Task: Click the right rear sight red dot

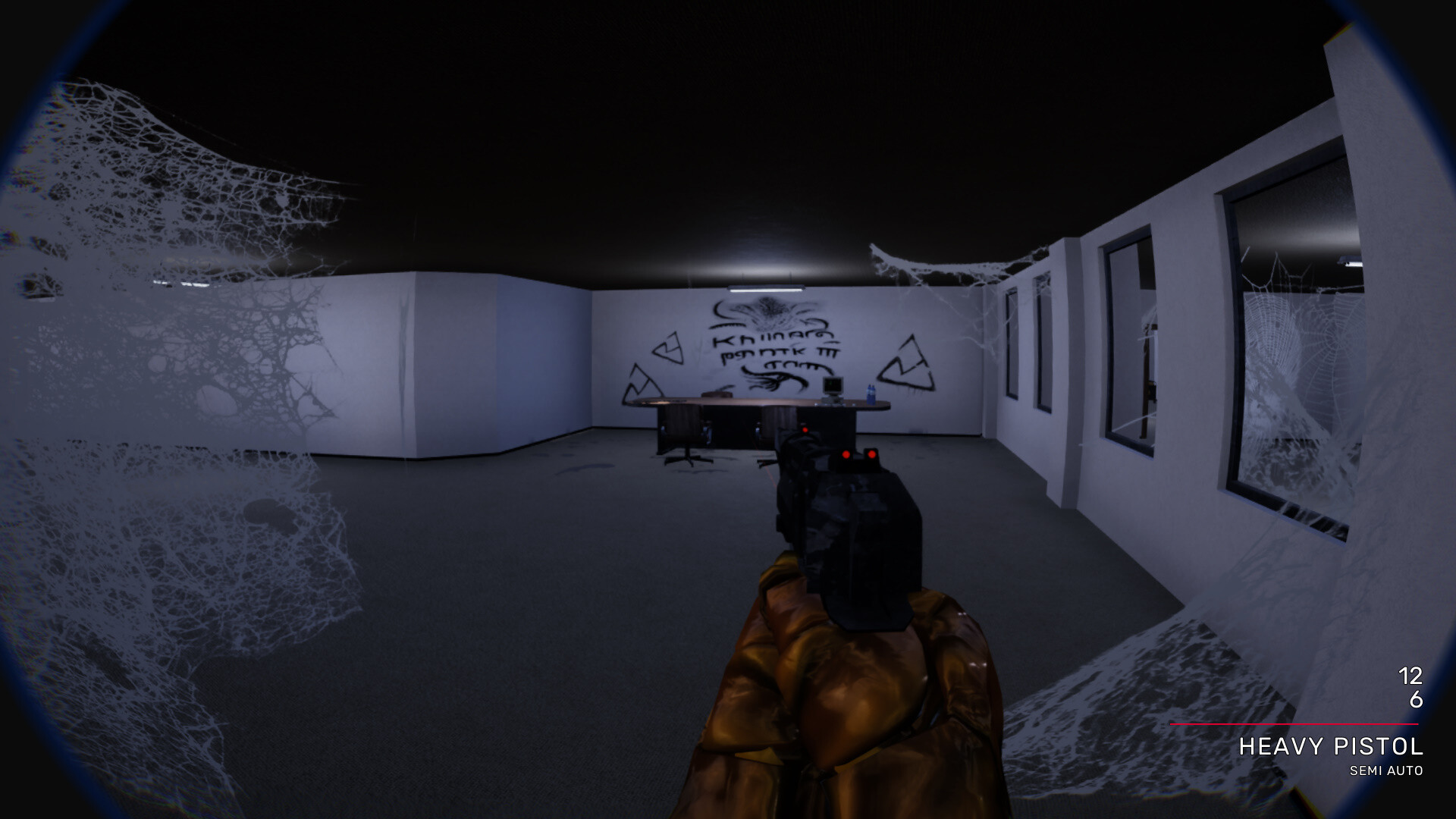Action: click(871, 455)
